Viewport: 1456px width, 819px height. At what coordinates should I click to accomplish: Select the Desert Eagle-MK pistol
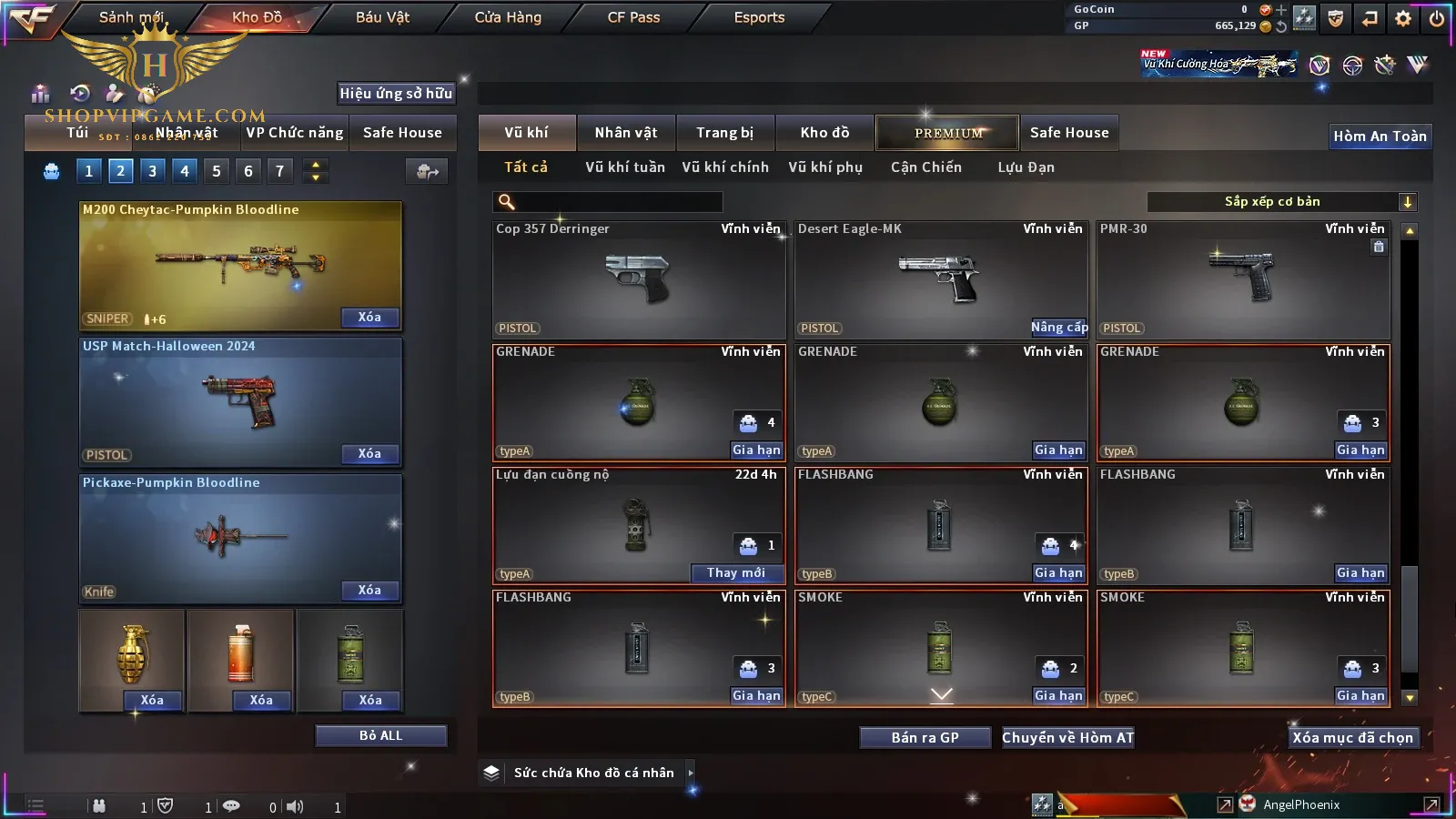coord(940,278)
